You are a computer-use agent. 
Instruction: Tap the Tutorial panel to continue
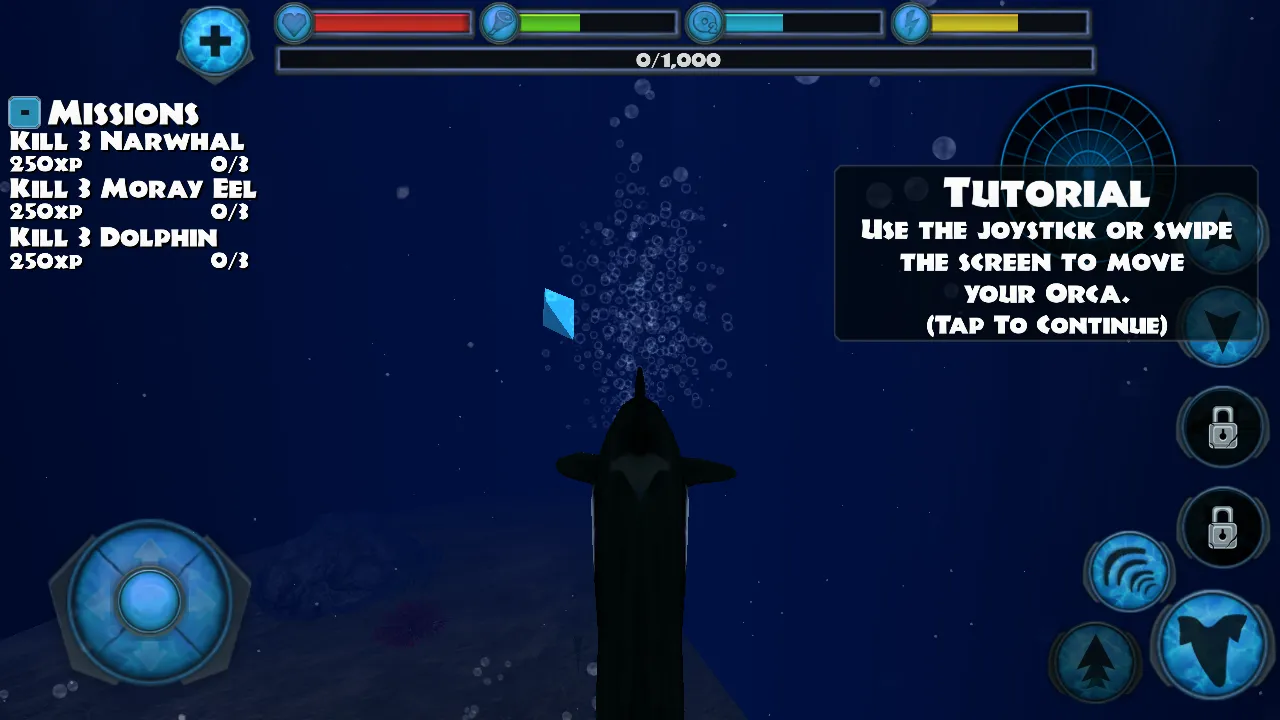point(1045,255)
